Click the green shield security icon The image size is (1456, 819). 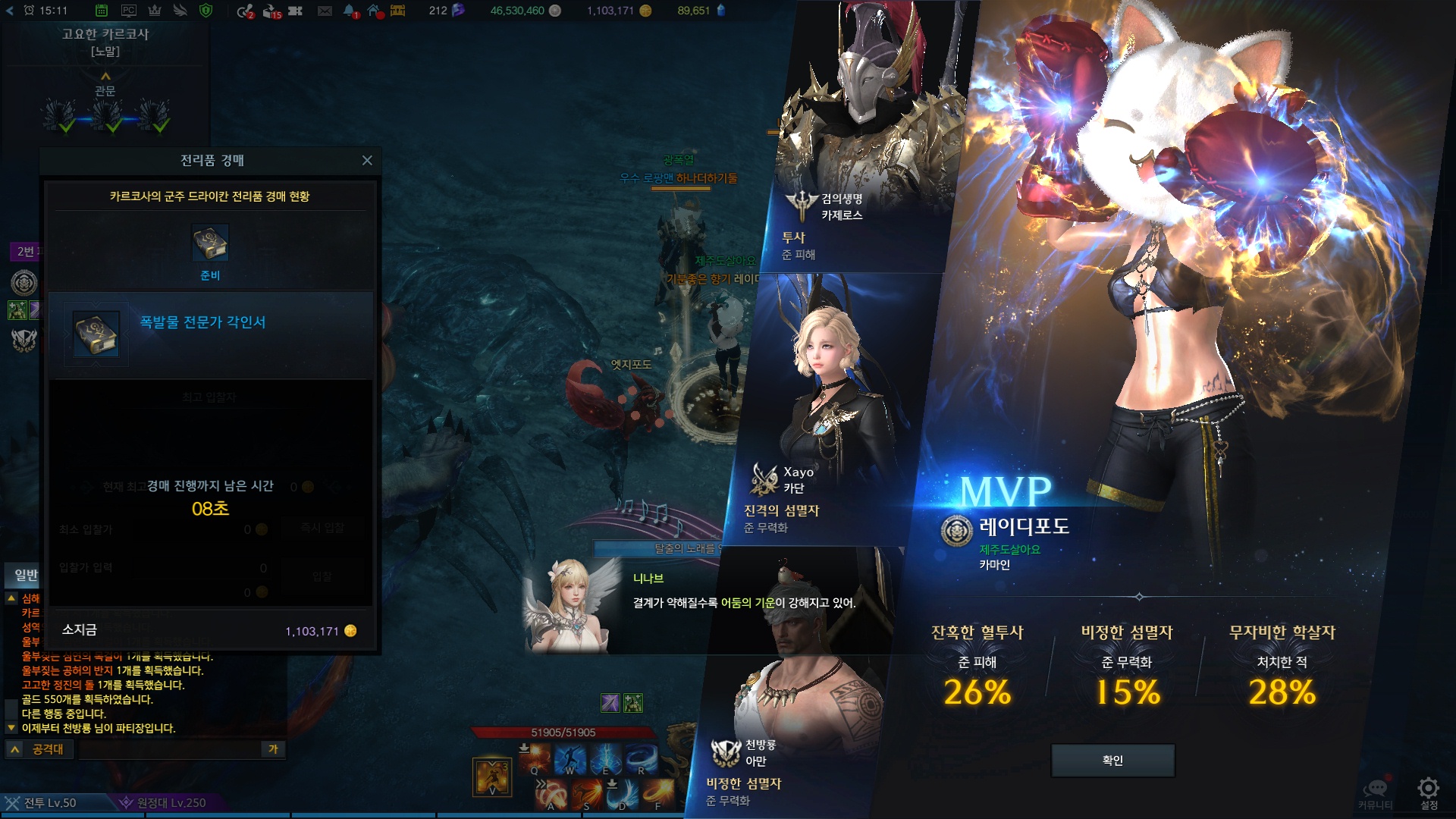[206, 11]
